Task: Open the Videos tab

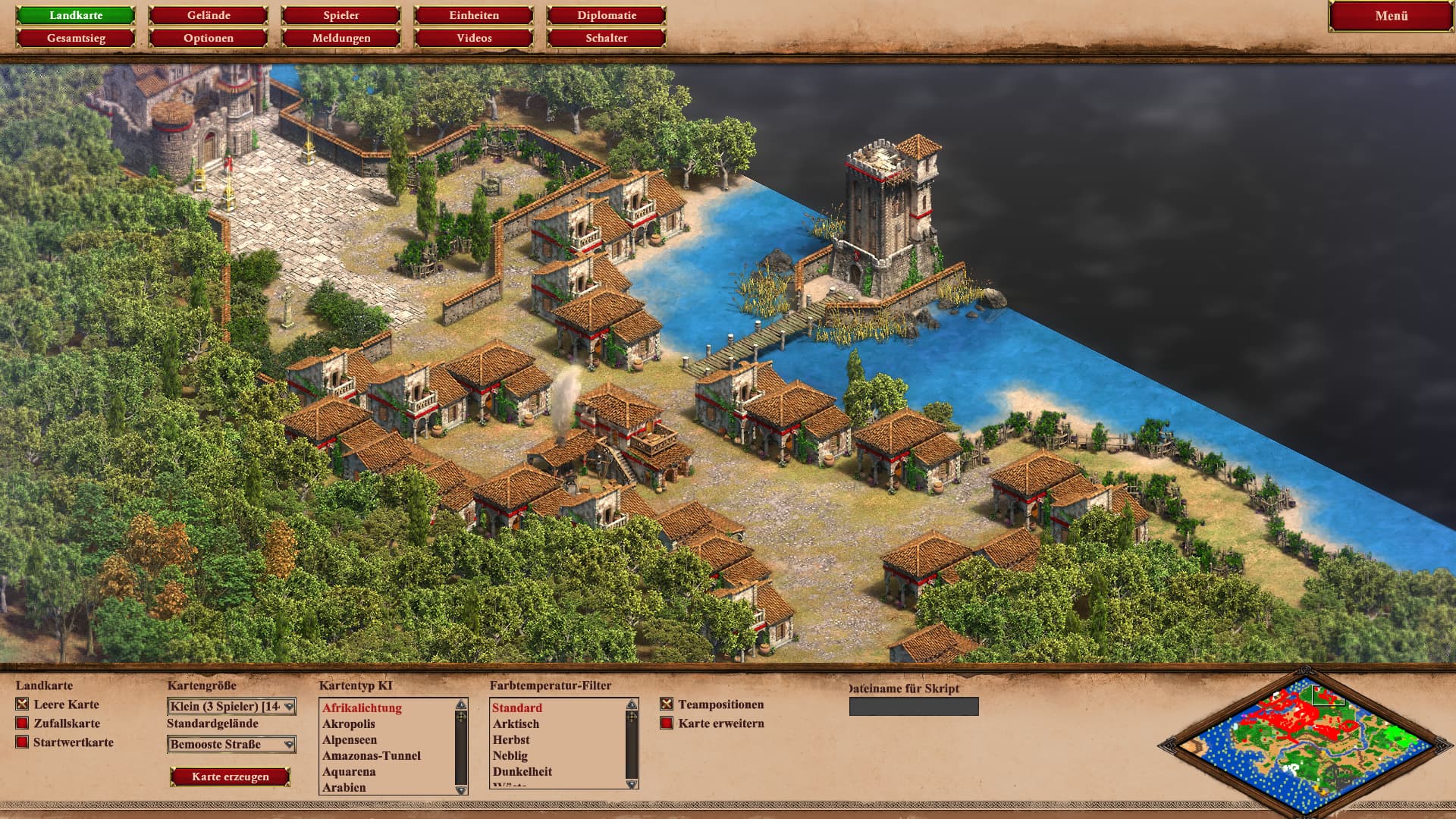Action: point(474,38)
